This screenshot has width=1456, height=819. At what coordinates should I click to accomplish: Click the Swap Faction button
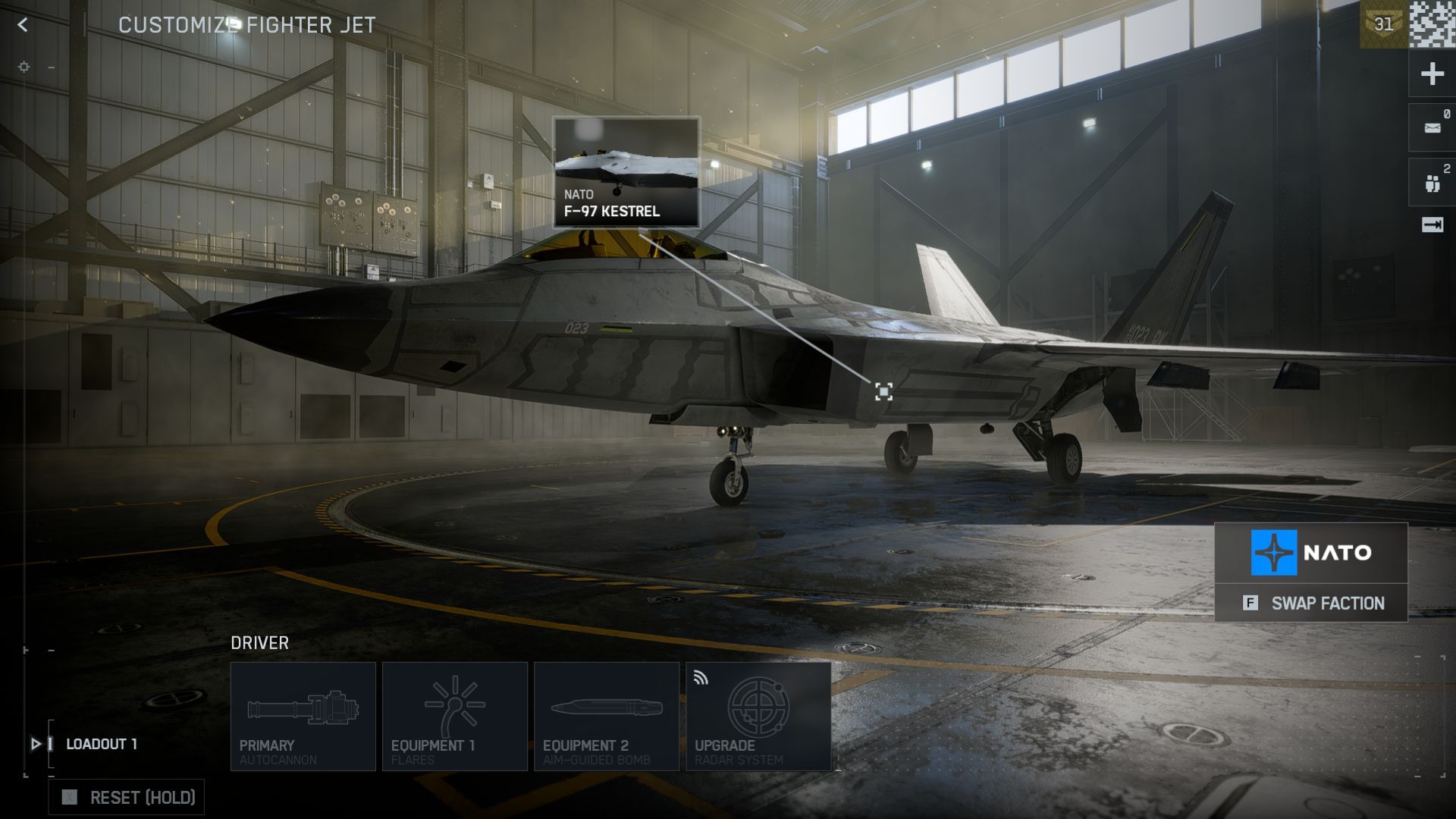(x=1311, y=604)
